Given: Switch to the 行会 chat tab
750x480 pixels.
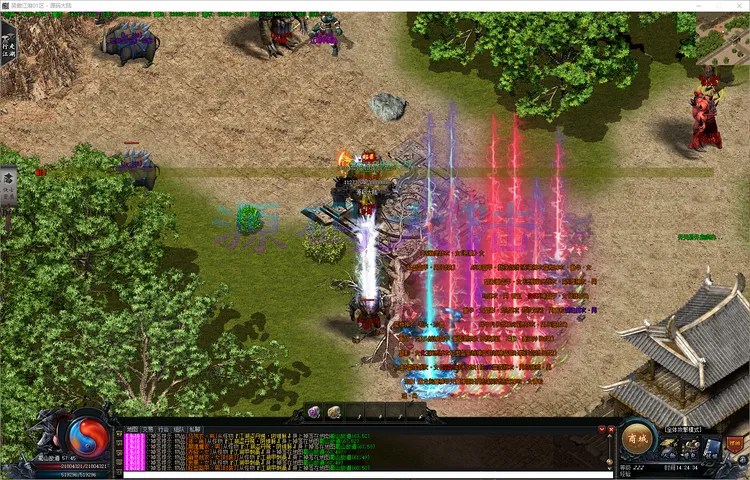Looking at the screenshot, I should tap(163, 429).
